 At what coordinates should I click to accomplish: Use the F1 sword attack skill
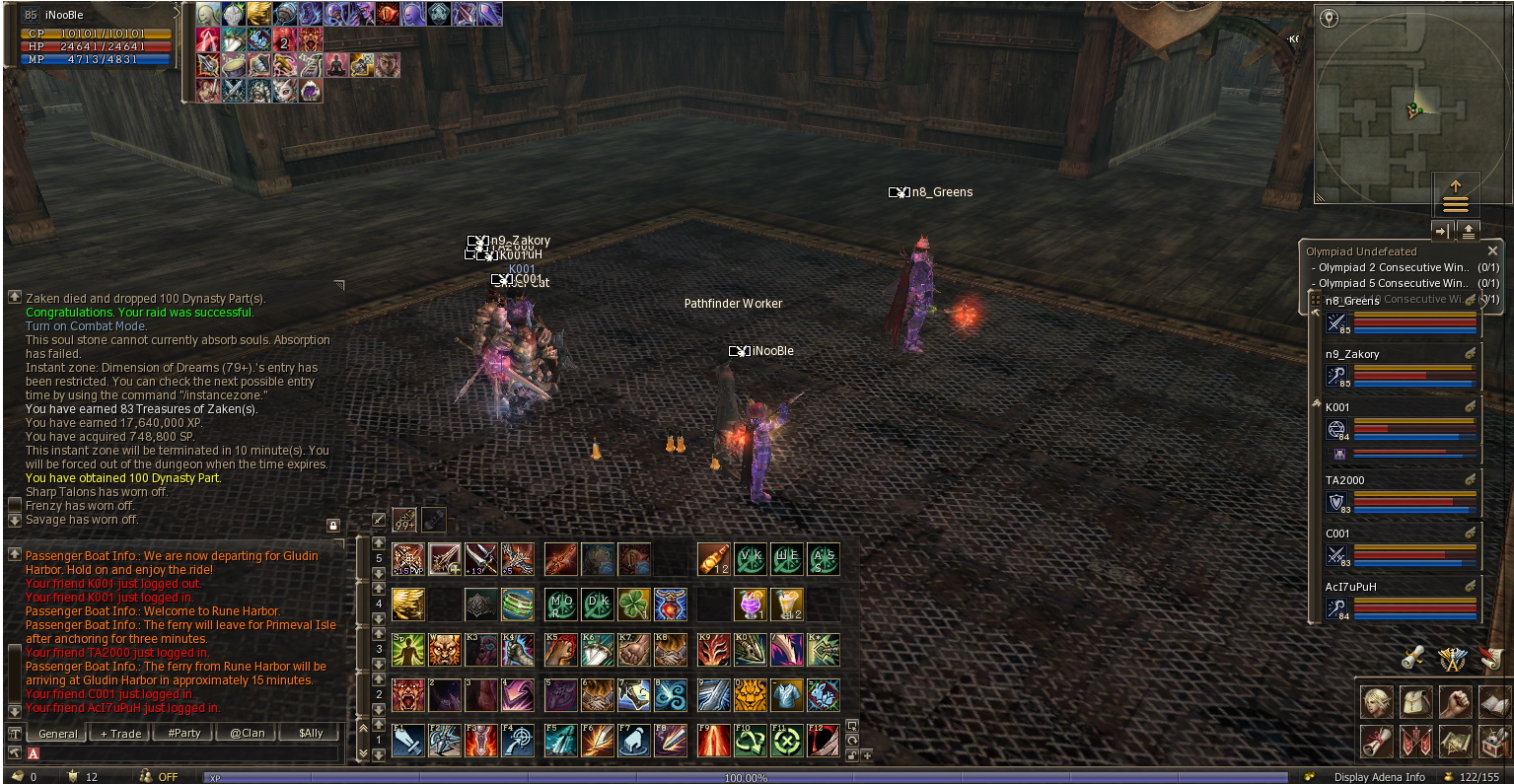click(x=408, y=741)
